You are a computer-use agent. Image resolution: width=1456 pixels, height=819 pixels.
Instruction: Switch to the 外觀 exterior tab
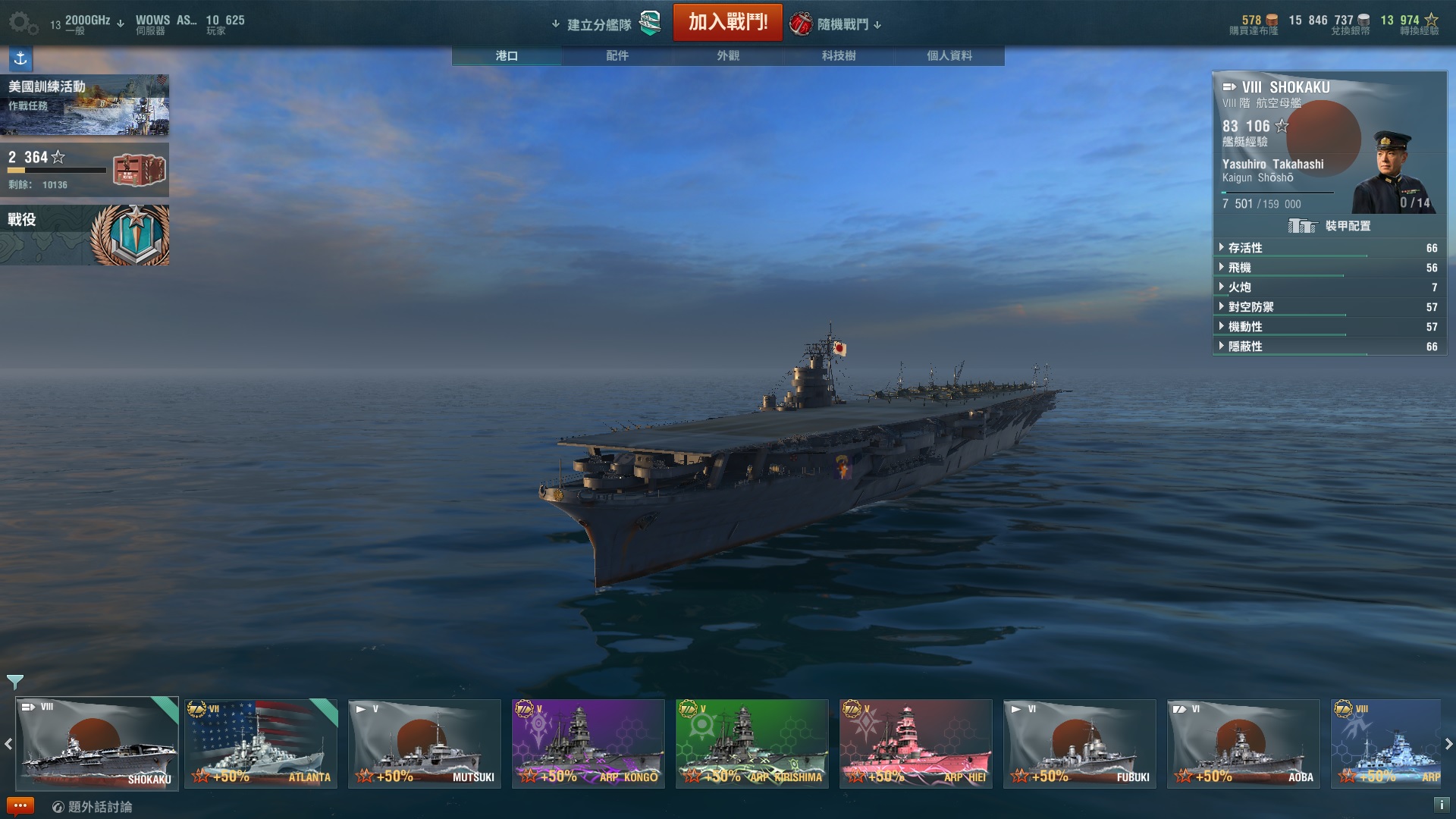(x=728, y=55)
